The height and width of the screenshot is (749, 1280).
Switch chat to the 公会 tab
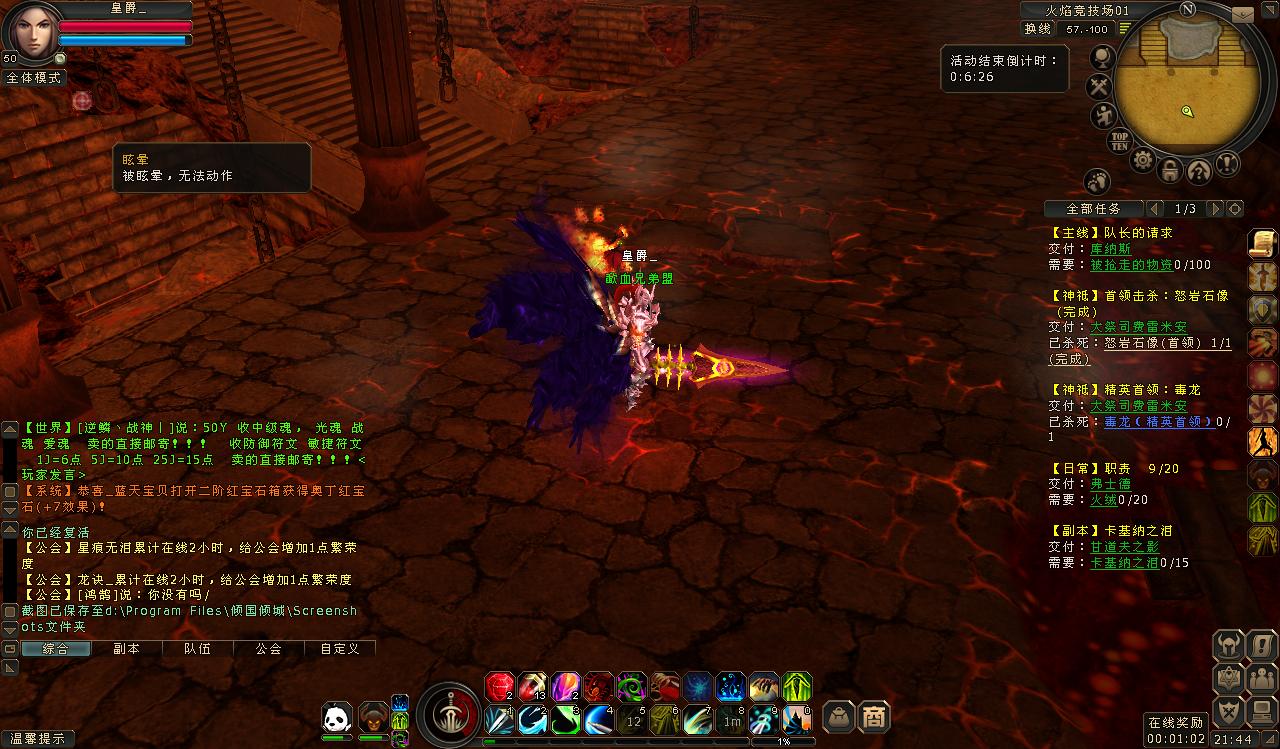268,648
